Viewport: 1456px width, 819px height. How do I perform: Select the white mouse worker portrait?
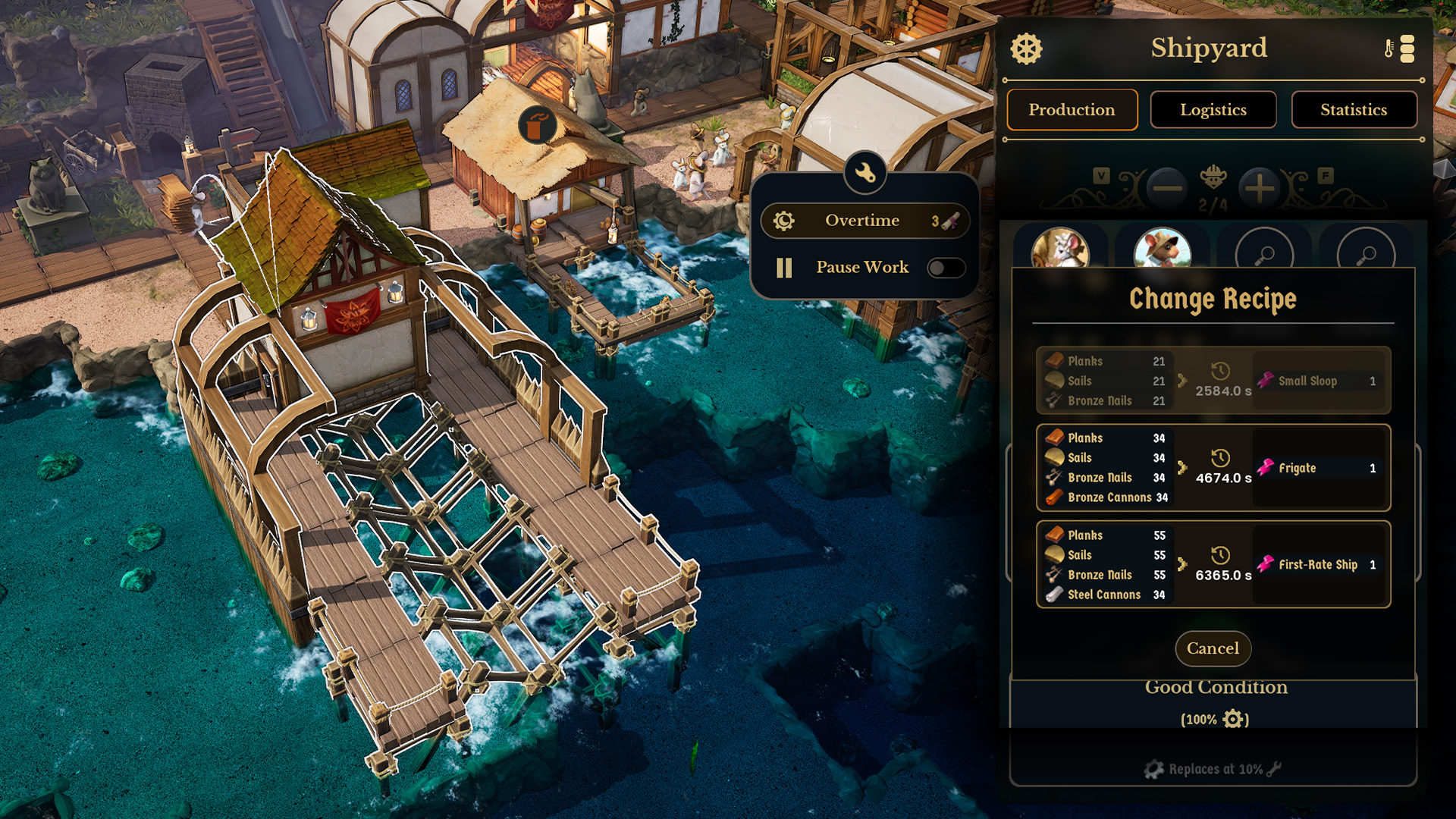[1059, 249]
